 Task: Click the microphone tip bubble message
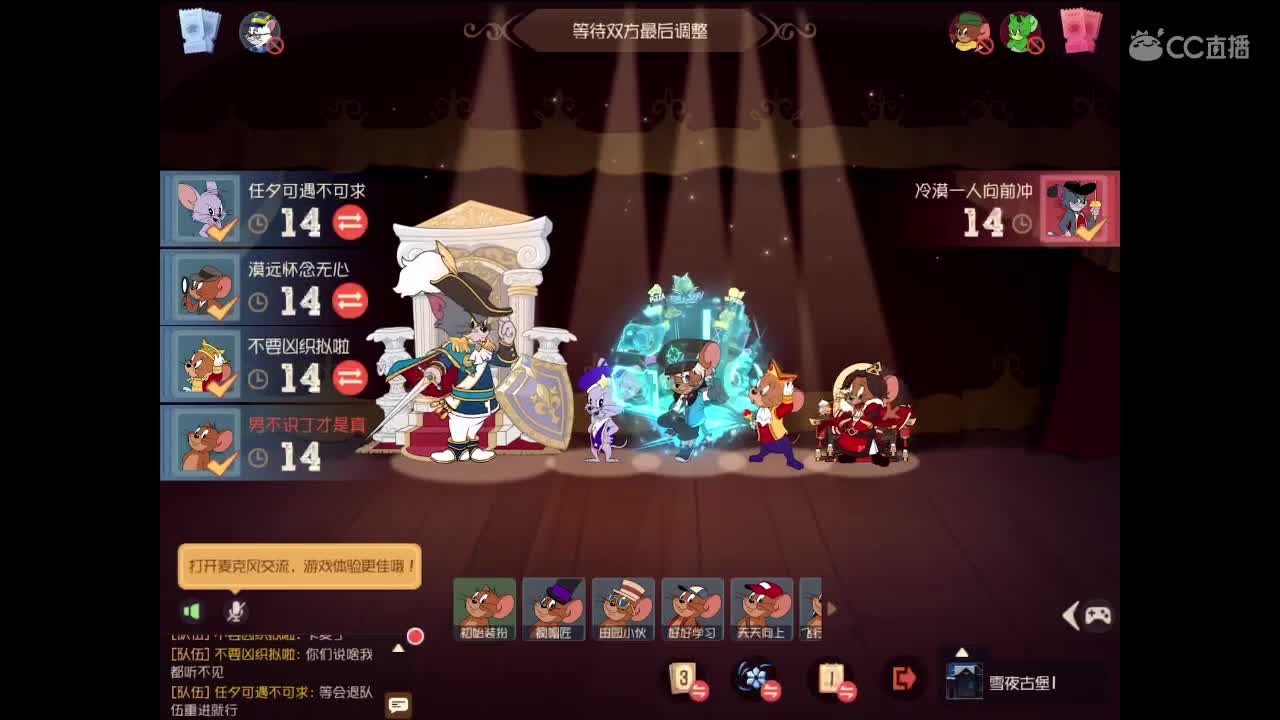pyautogui.click(x=299, y=566)
